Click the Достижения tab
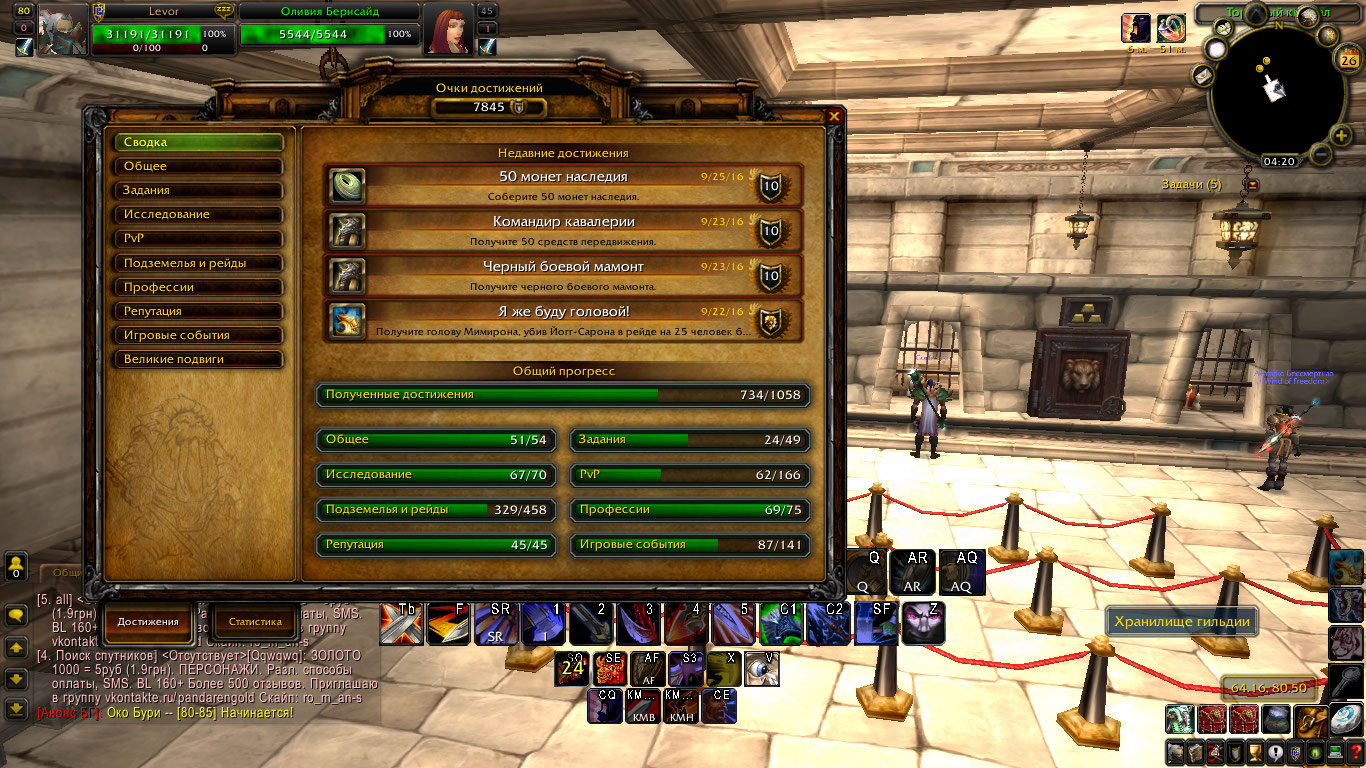 pos(148,621)
